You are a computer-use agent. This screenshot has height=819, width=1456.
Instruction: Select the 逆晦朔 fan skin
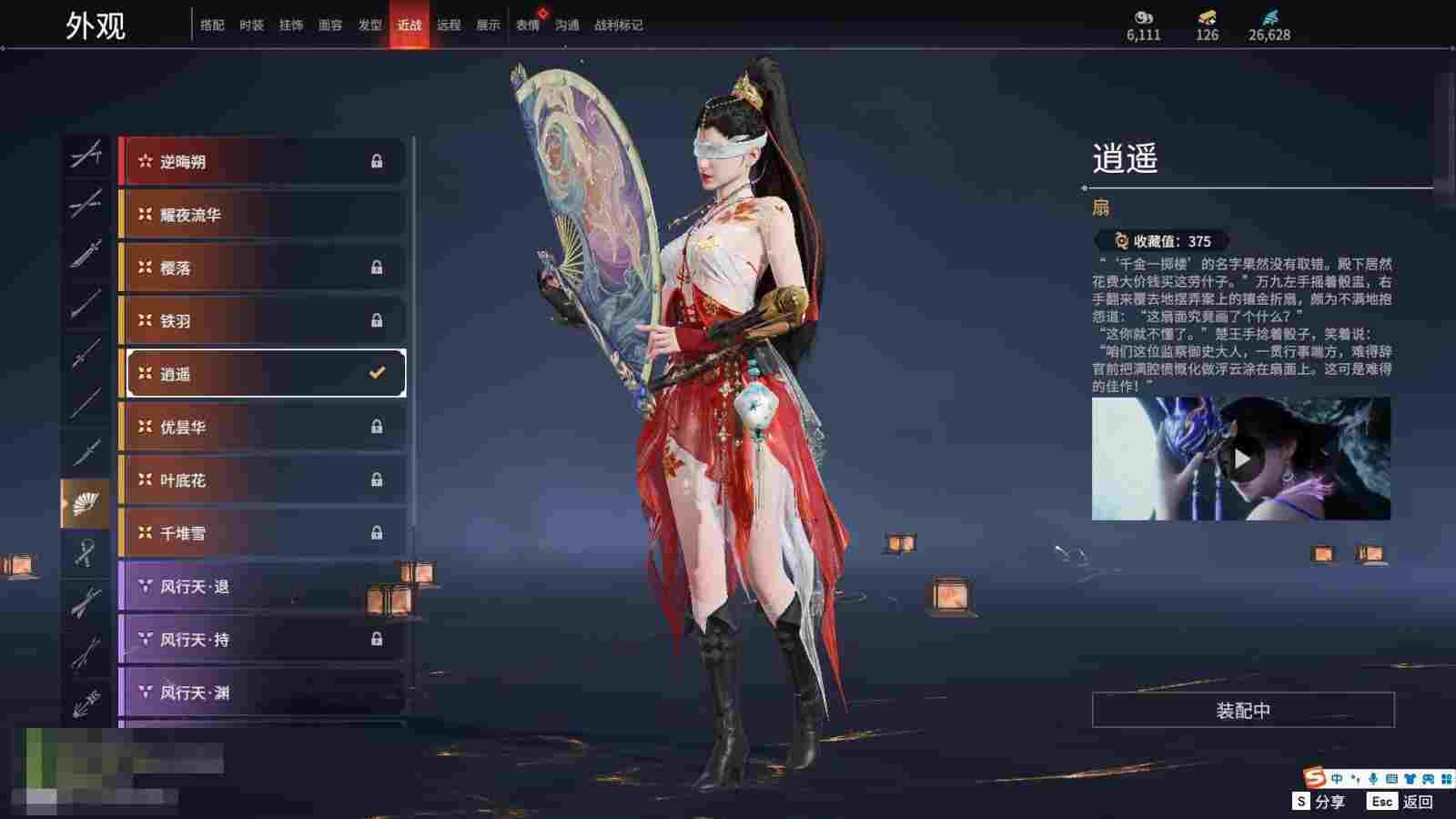pyautogui.click(x=262, y=162)
